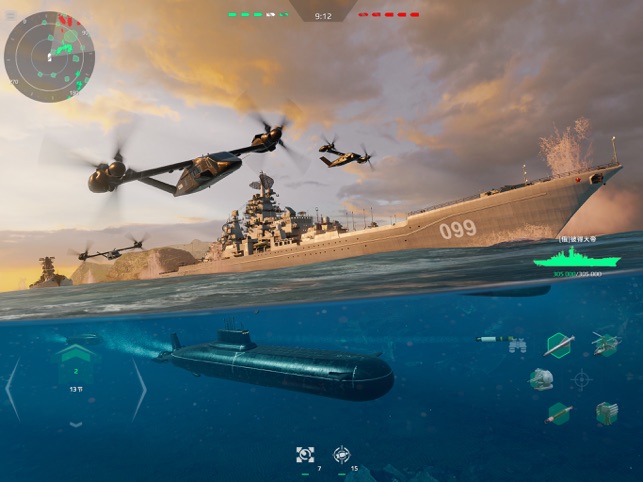Use the circular target-ring consumable icon
This screenshot has width=643, height=482.
pyautogui.click(x=341, y=455)
